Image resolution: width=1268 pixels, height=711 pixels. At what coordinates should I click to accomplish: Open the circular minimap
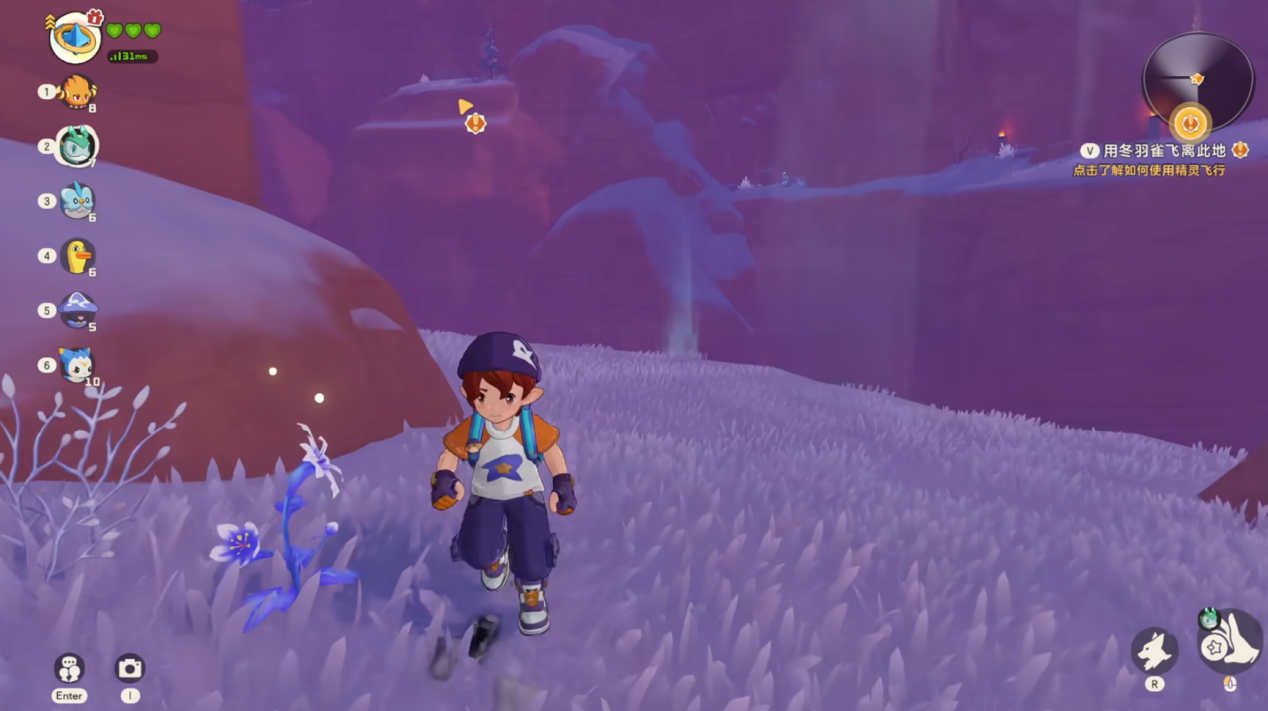pyautogui.click(x=1197, y=80)
